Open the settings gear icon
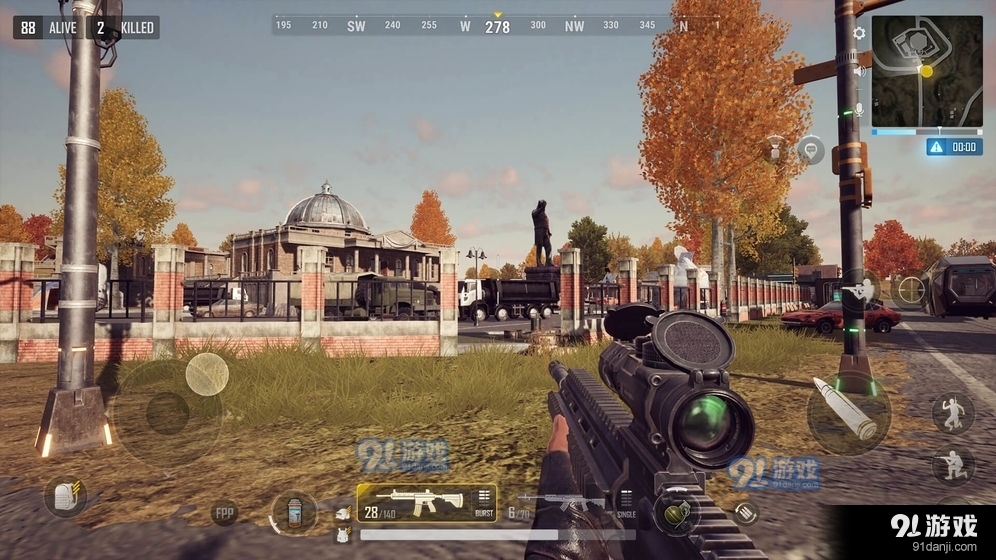The image size is (996, 560). coord(859,33)
